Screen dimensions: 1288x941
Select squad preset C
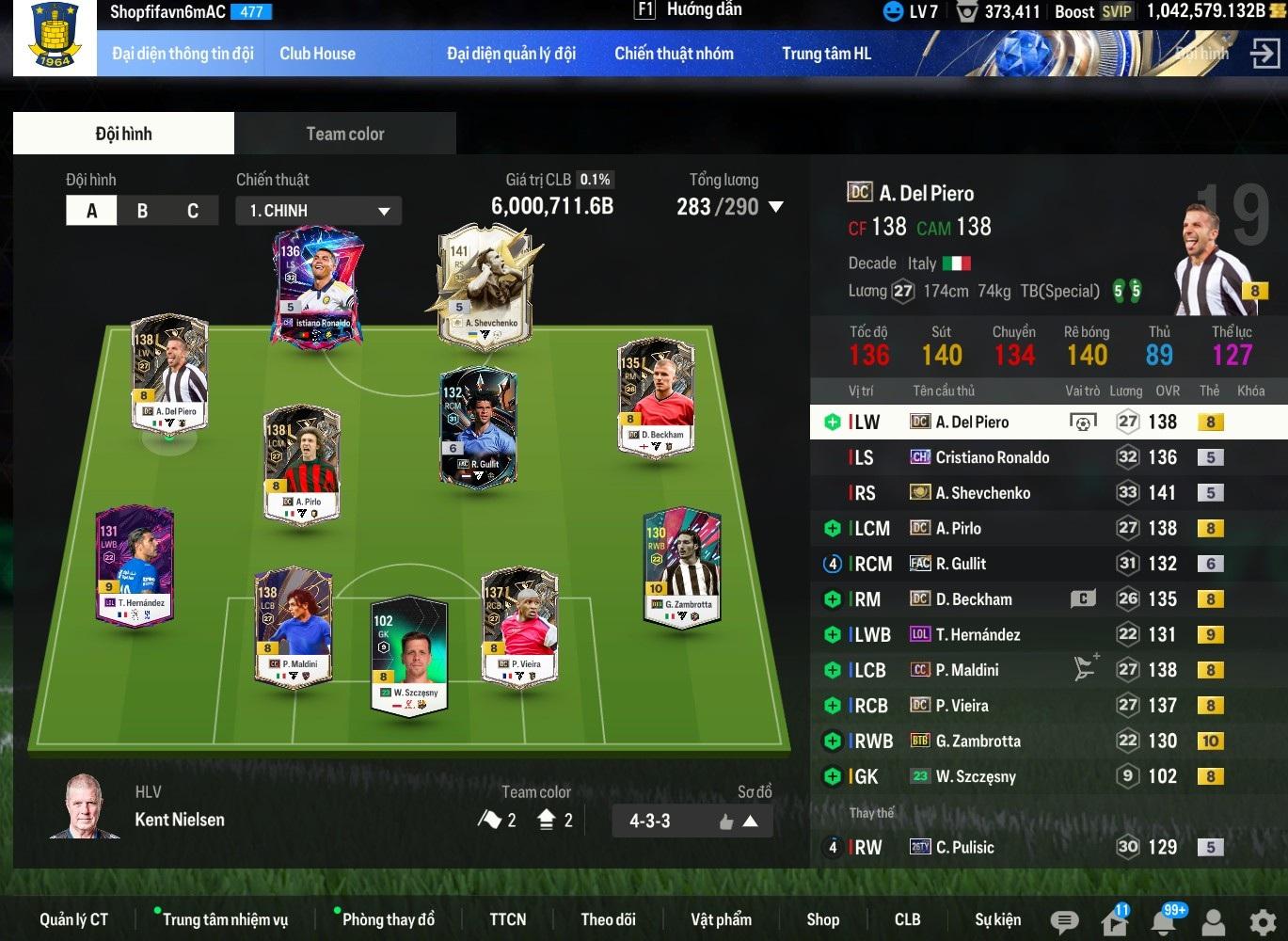coord(193,211)
